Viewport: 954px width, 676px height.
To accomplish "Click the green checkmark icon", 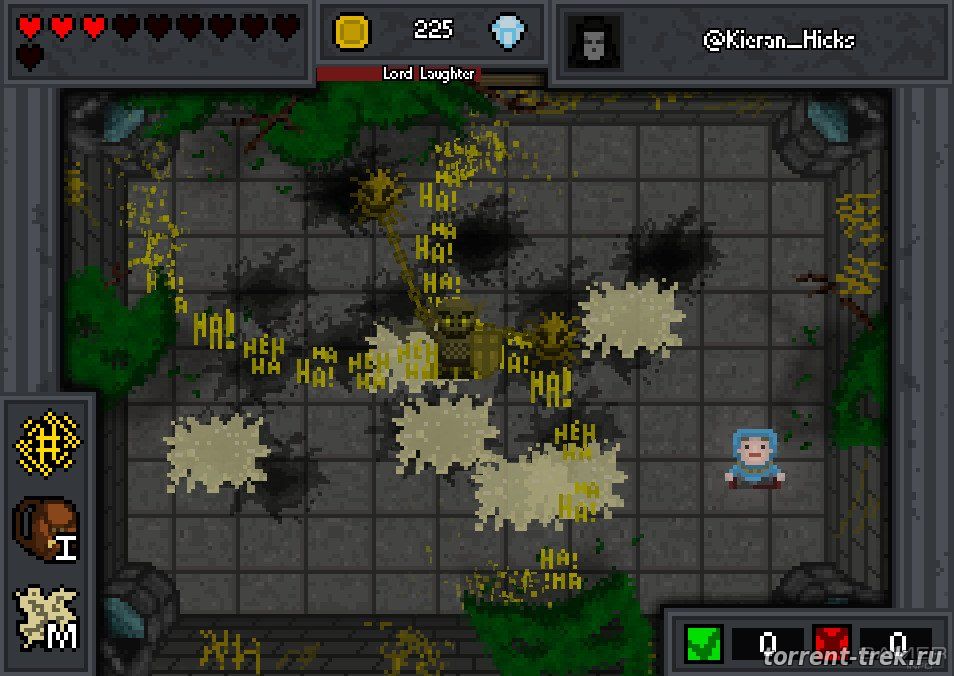I will click(x=703, y=640).
